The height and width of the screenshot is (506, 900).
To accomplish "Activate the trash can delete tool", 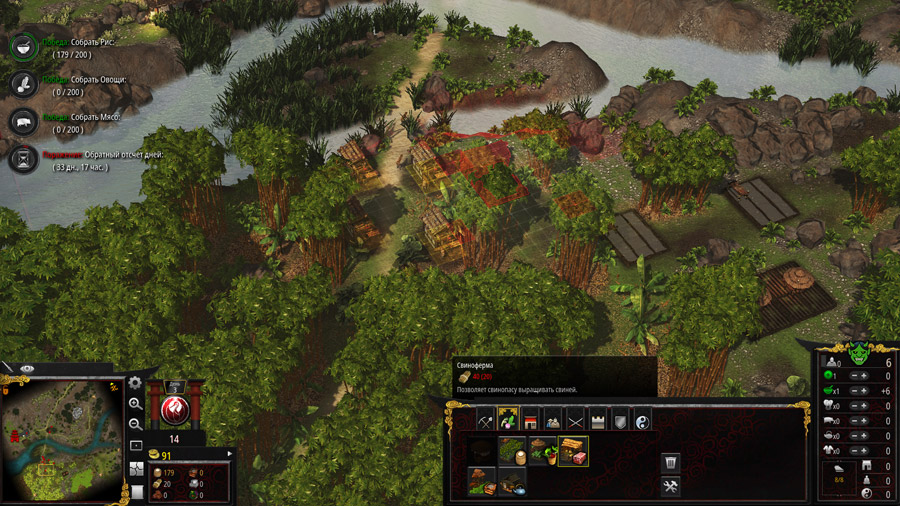I will click(x=671, y=463).
